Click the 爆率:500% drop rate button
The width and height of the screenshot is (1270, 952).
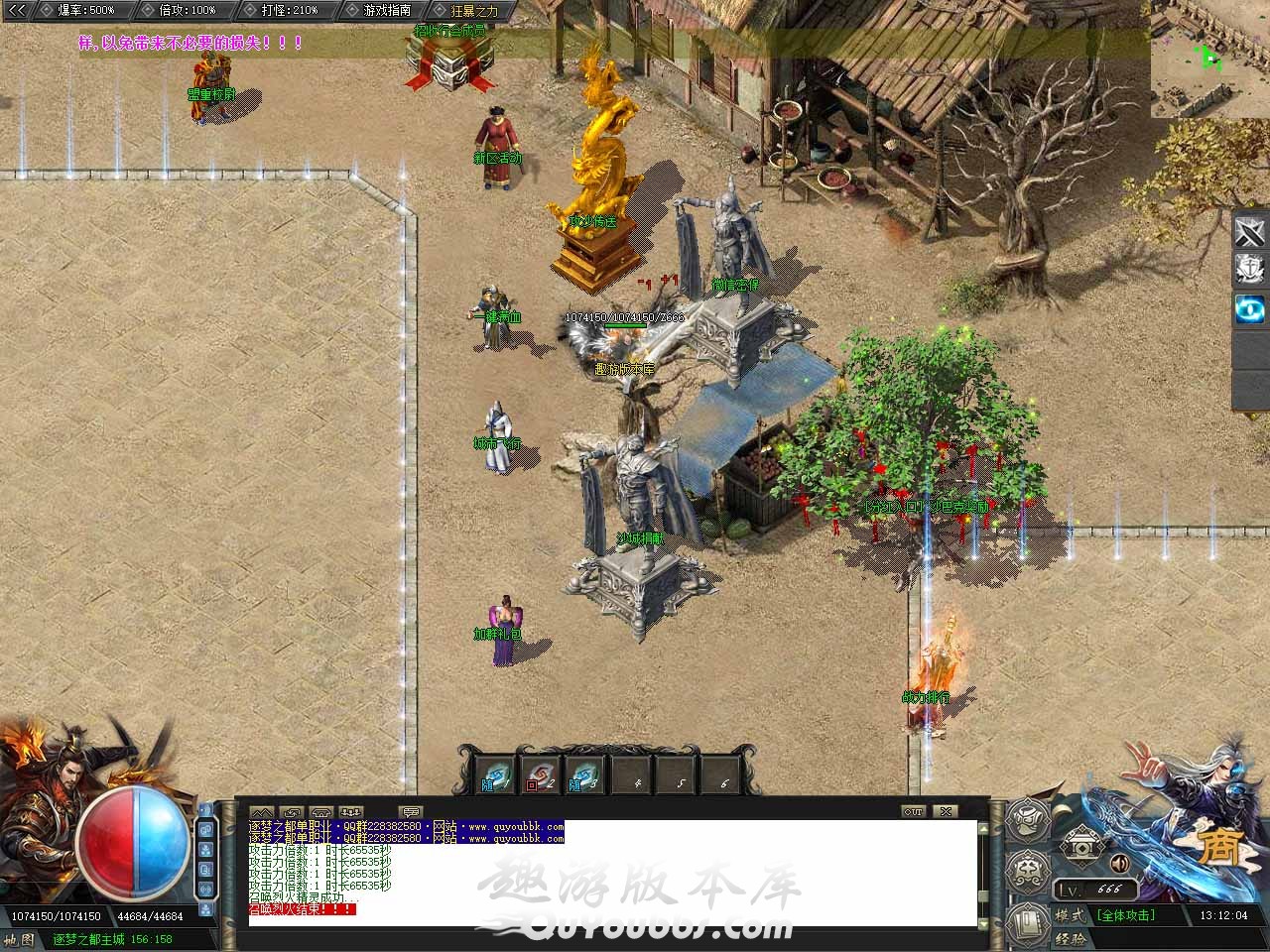click(85, 10)
